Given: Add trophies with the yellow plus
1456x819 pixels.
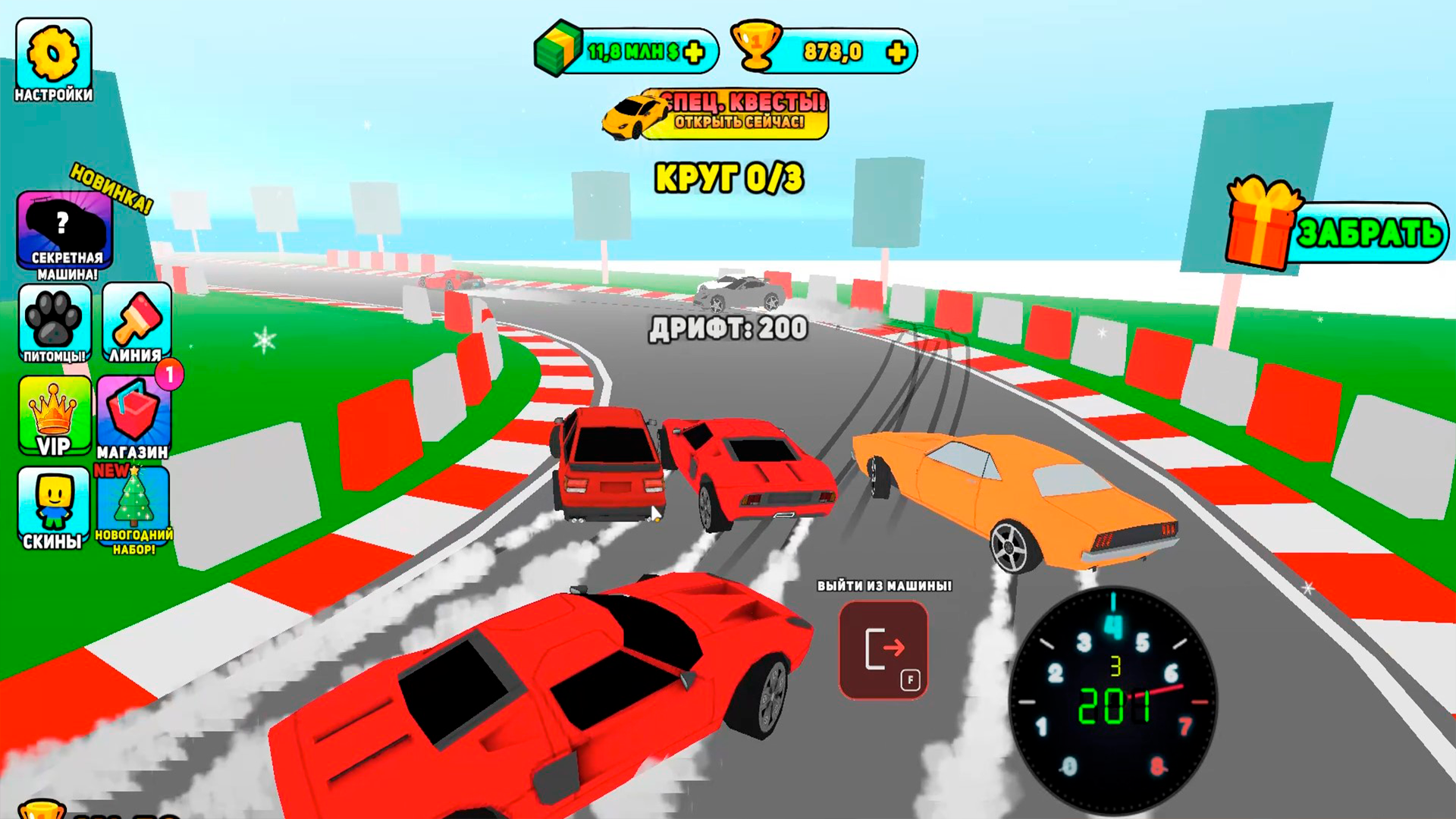Looking at the screenshot, I should pos(896,53).
